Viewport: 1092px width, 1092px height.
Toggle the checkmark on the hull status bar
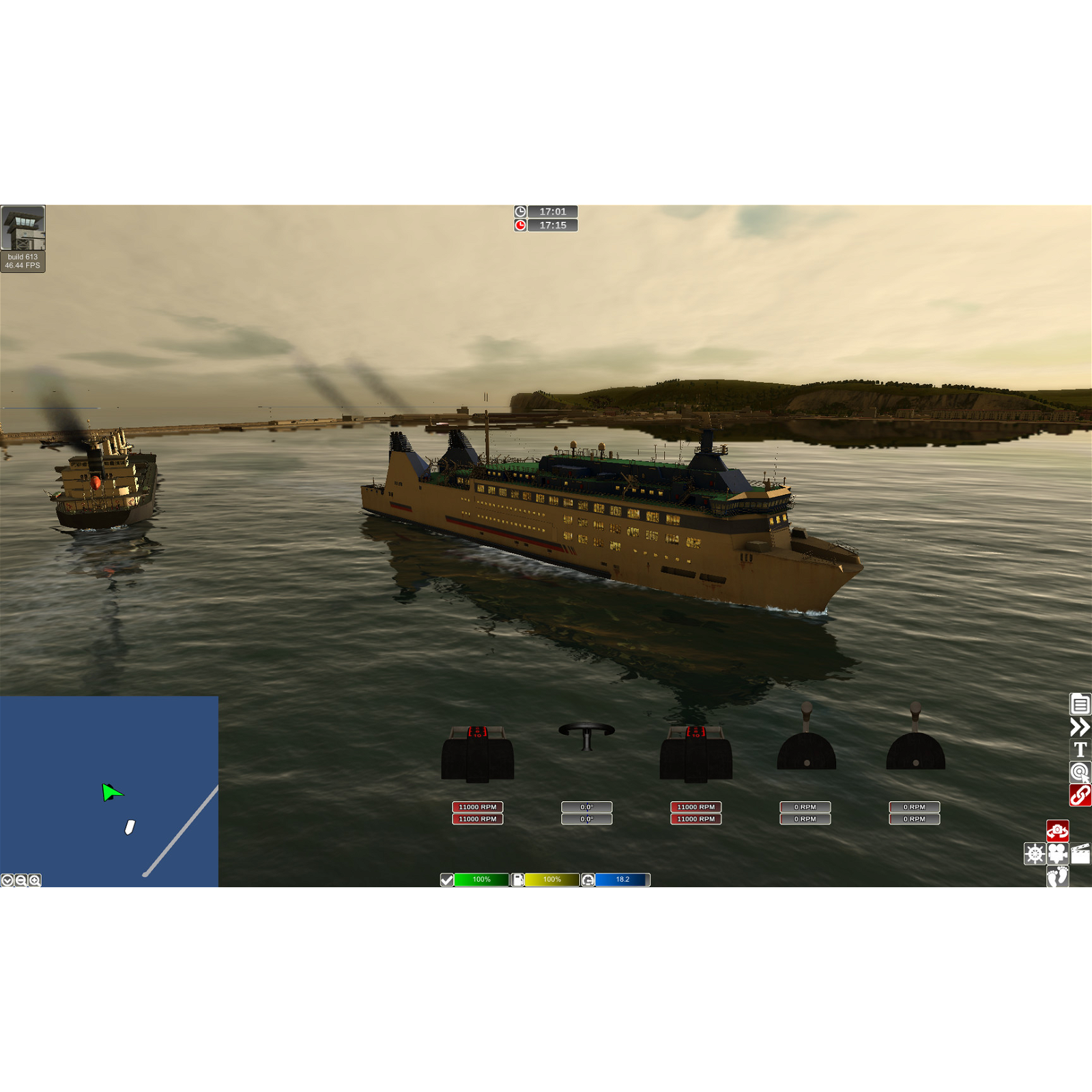tap(447, 880)
